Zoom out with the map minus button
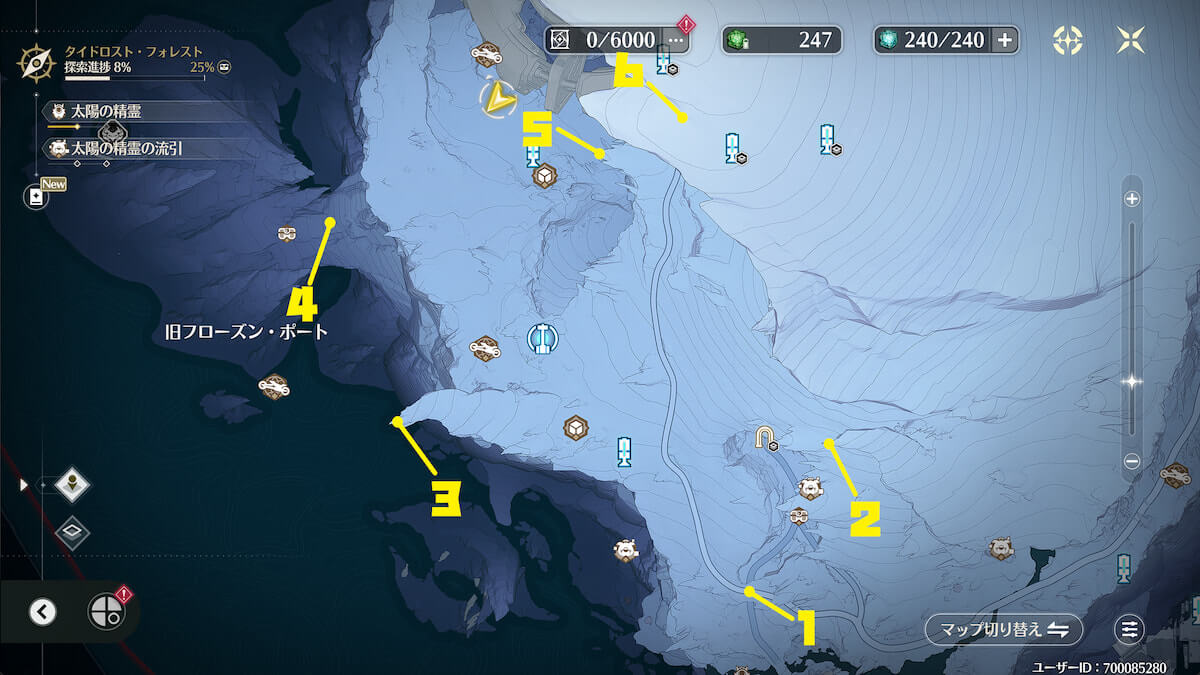The width and height of the screenshot is (1200, 675). coord(1132,461)
